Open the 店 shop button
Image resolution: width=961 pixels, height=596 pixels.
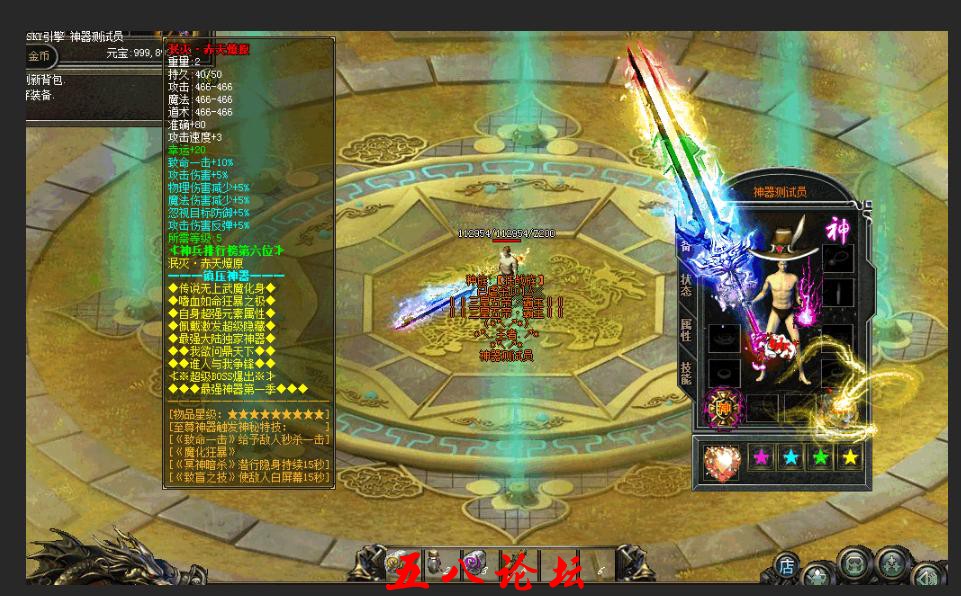coord(788,567)
